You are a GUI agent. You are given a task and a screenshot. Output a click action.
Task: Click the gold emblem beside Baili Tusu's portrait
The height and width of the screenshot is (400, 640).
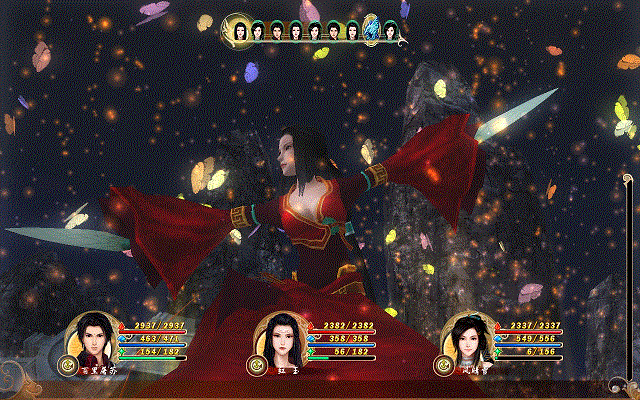pyautogui.click(x=69, y=365)
